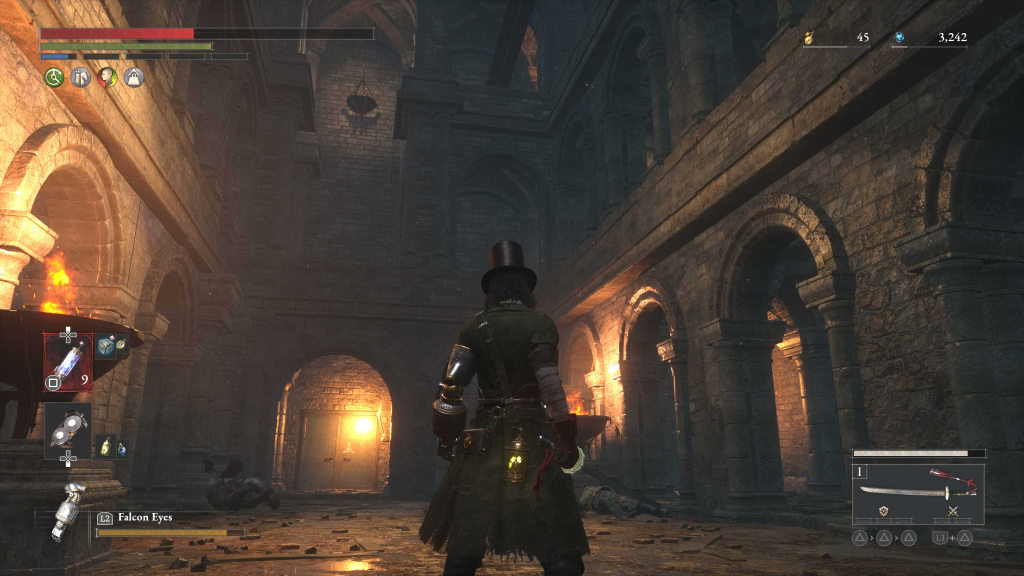1024x576 pixels.
Task: Select the Pulse Cell healing item slot
Action: tap(68, 360)
